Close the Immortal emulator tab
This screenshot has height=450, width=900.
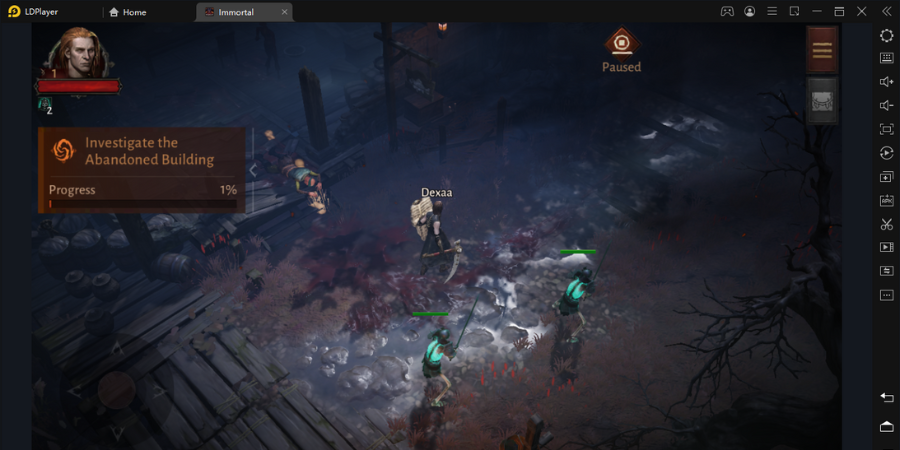pyautogui.click(x=285, y=12)
